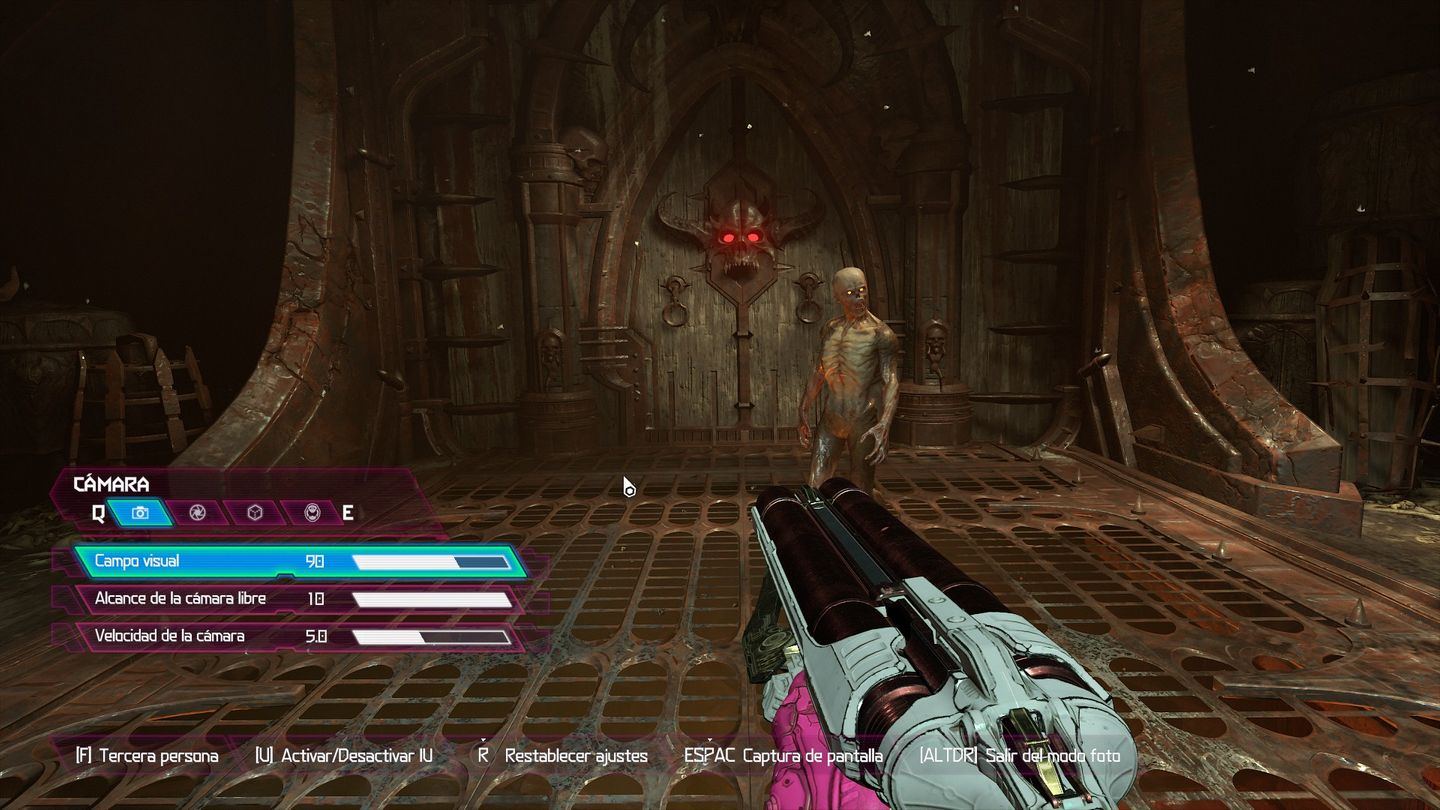This screenshot has width=1440, height=810.
Task: Click the Alcance de la cámara libre slider bar
Action: click(430, 598)
